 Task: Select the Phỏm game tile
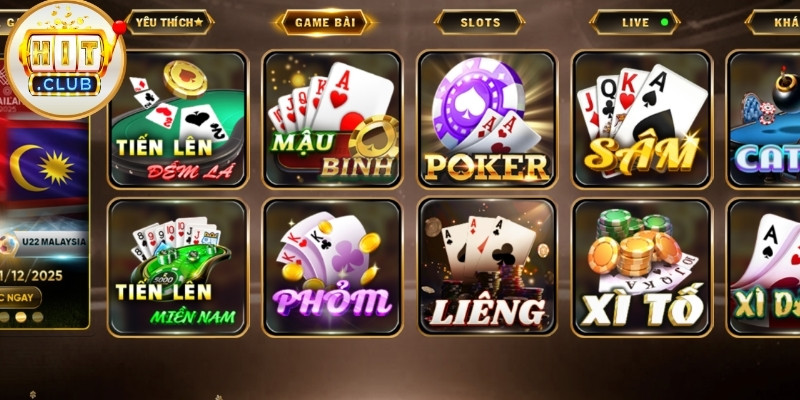(x=332, y=266)
